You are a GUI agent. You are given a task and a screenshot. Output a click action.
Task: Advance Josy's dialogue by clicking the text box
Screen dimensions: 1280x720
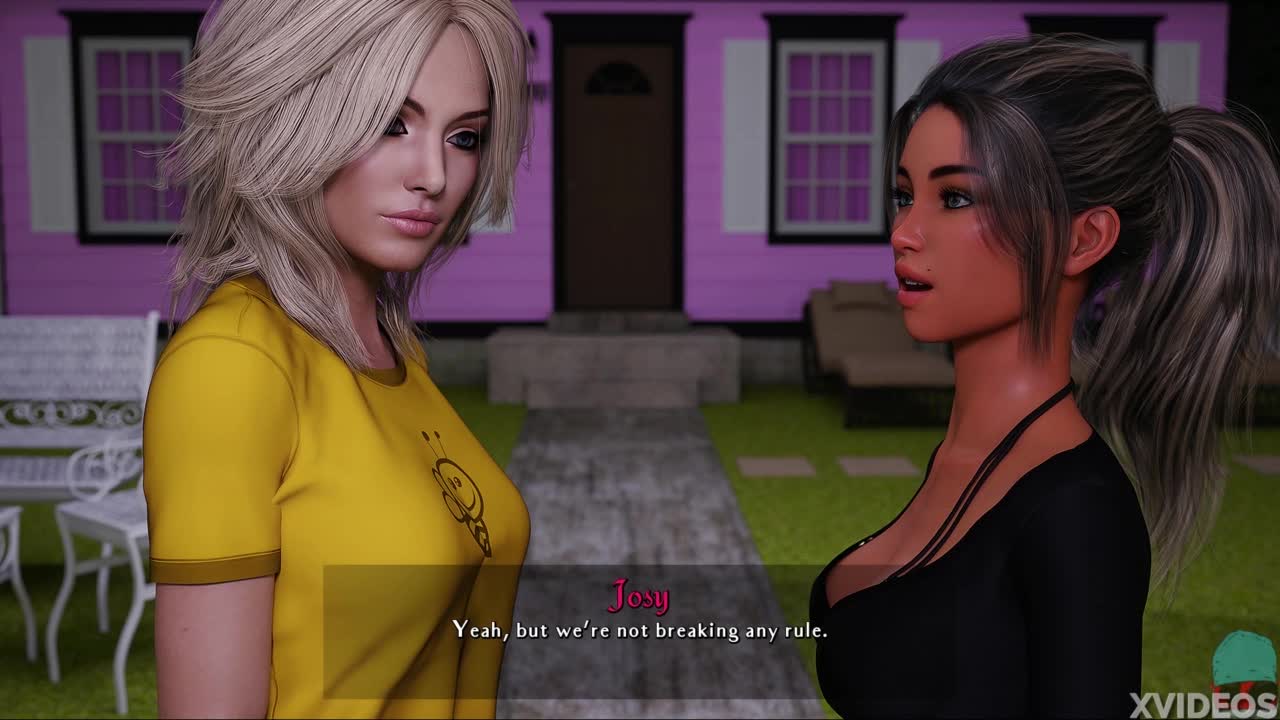[x=640, y=631]
